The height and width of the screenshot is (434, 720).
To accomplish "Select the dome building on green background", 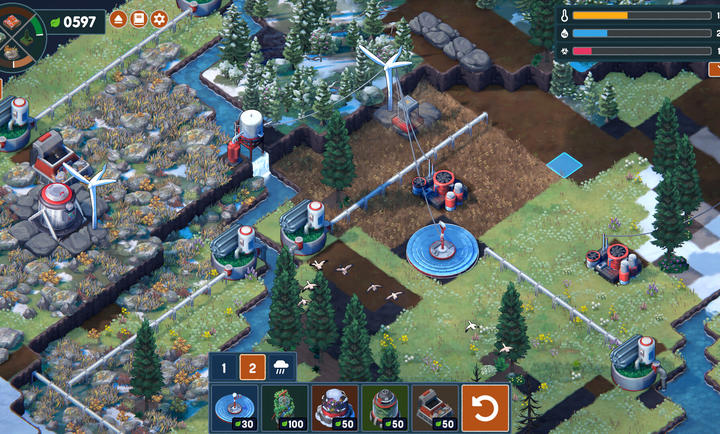I will (384, 407).
